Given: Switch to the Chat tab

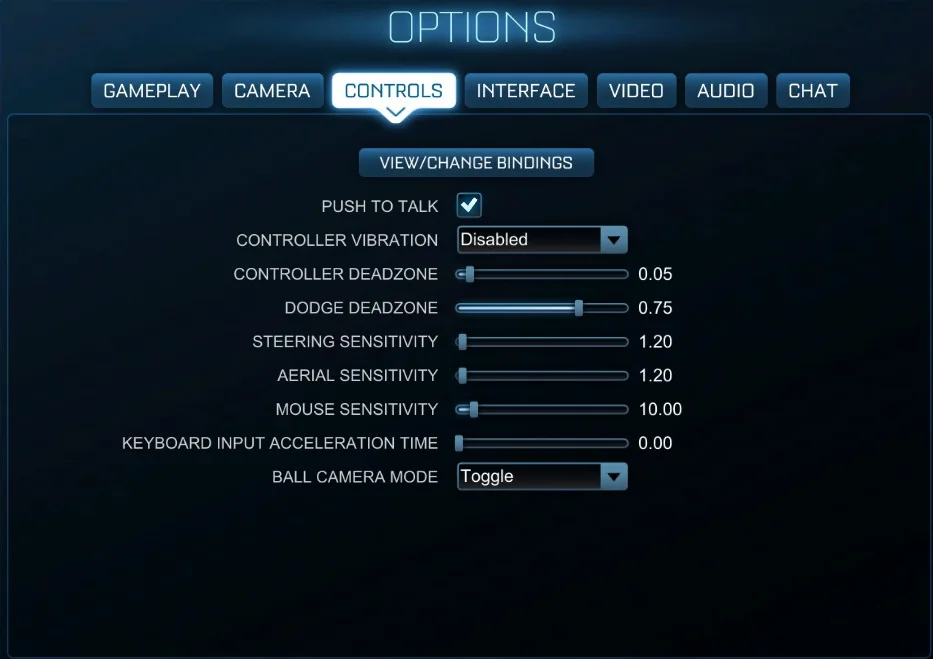Looking at the screenshot, I should (812, 91).
